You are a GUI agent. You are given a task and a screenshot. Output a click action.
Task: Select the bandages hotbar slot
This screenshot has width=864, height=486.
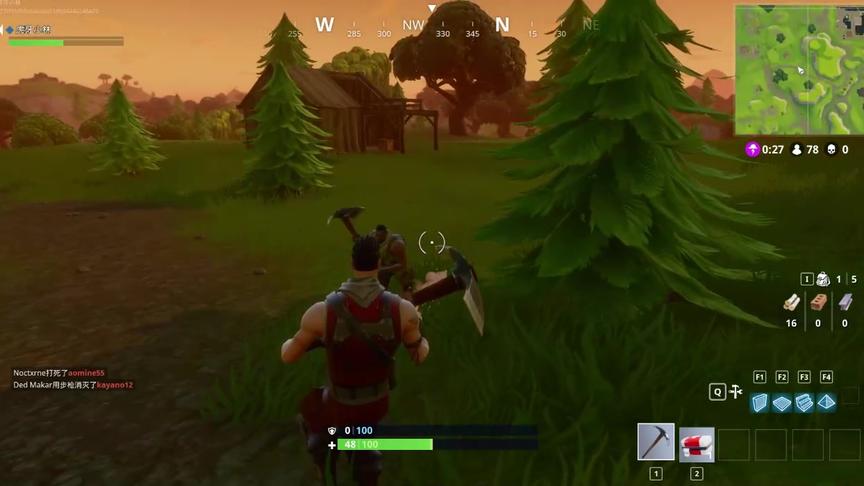click(x=697, y=442)
